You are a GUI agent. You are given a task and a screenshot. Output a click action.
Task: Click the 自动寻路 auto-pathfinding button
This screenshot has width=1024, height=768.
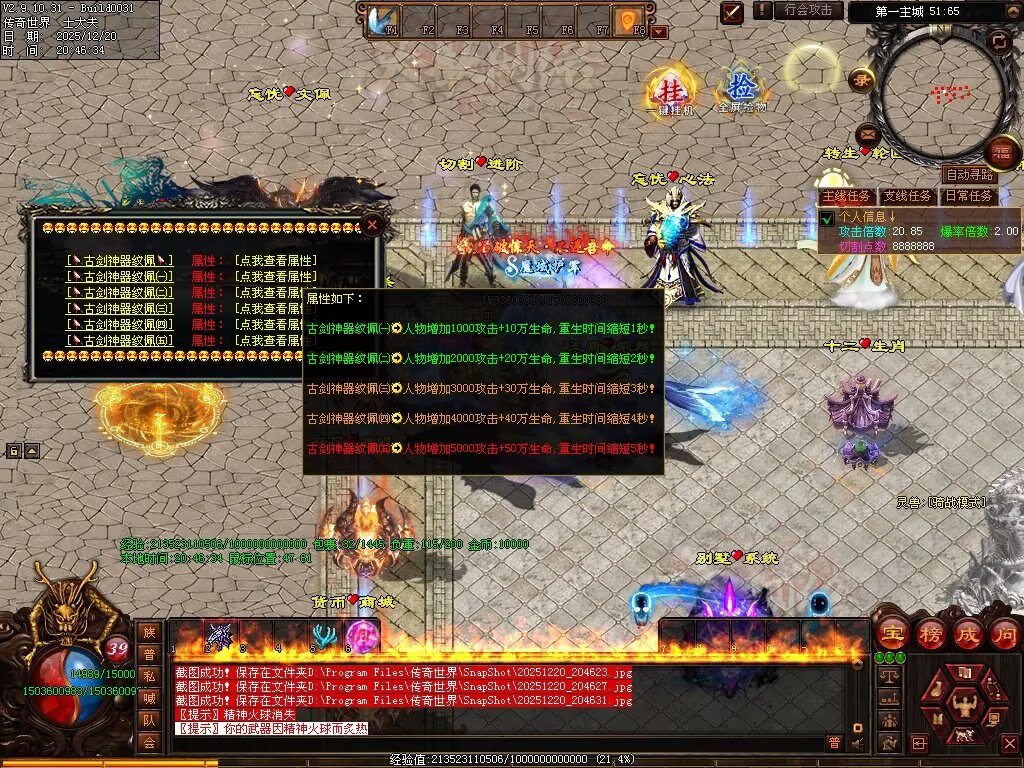pyautogui.click(x=969, y=175)
